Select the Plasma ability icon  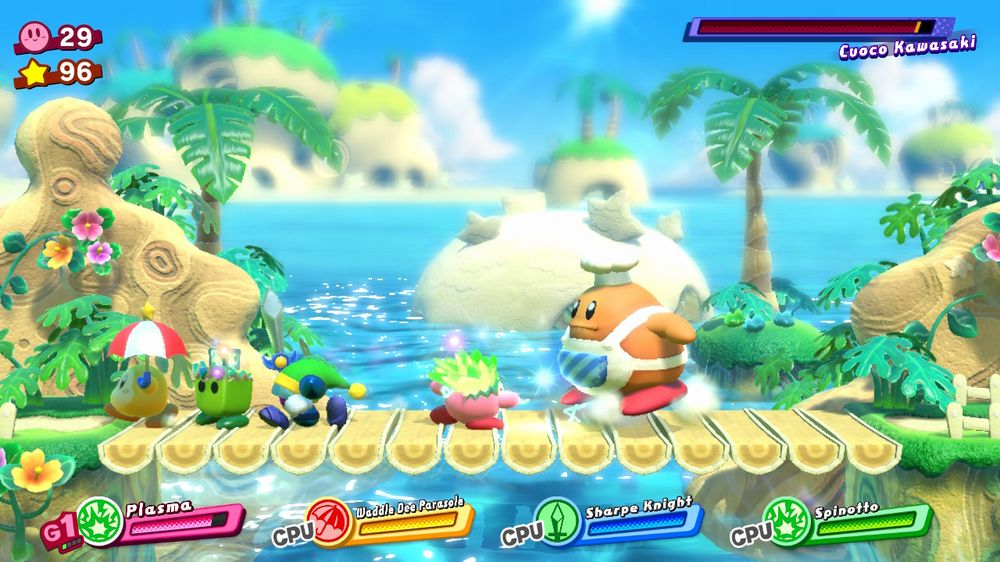100,522
